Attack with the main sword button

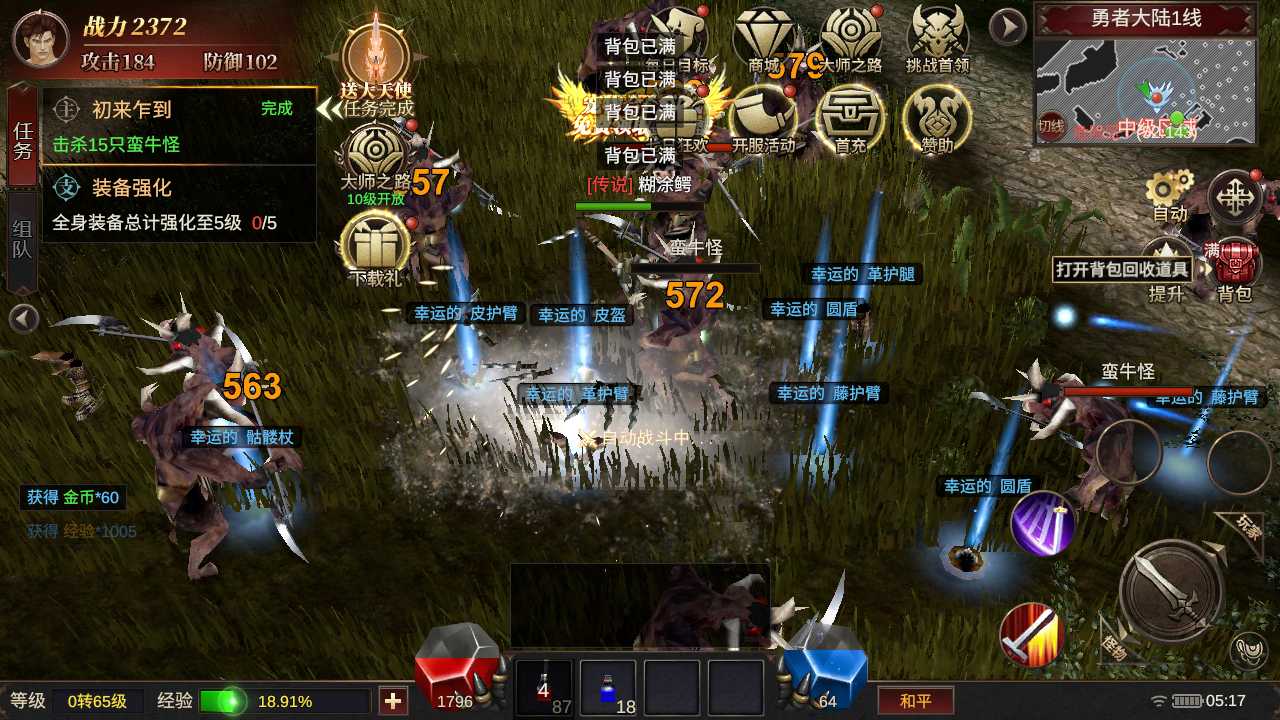(x=1171, y=590)
